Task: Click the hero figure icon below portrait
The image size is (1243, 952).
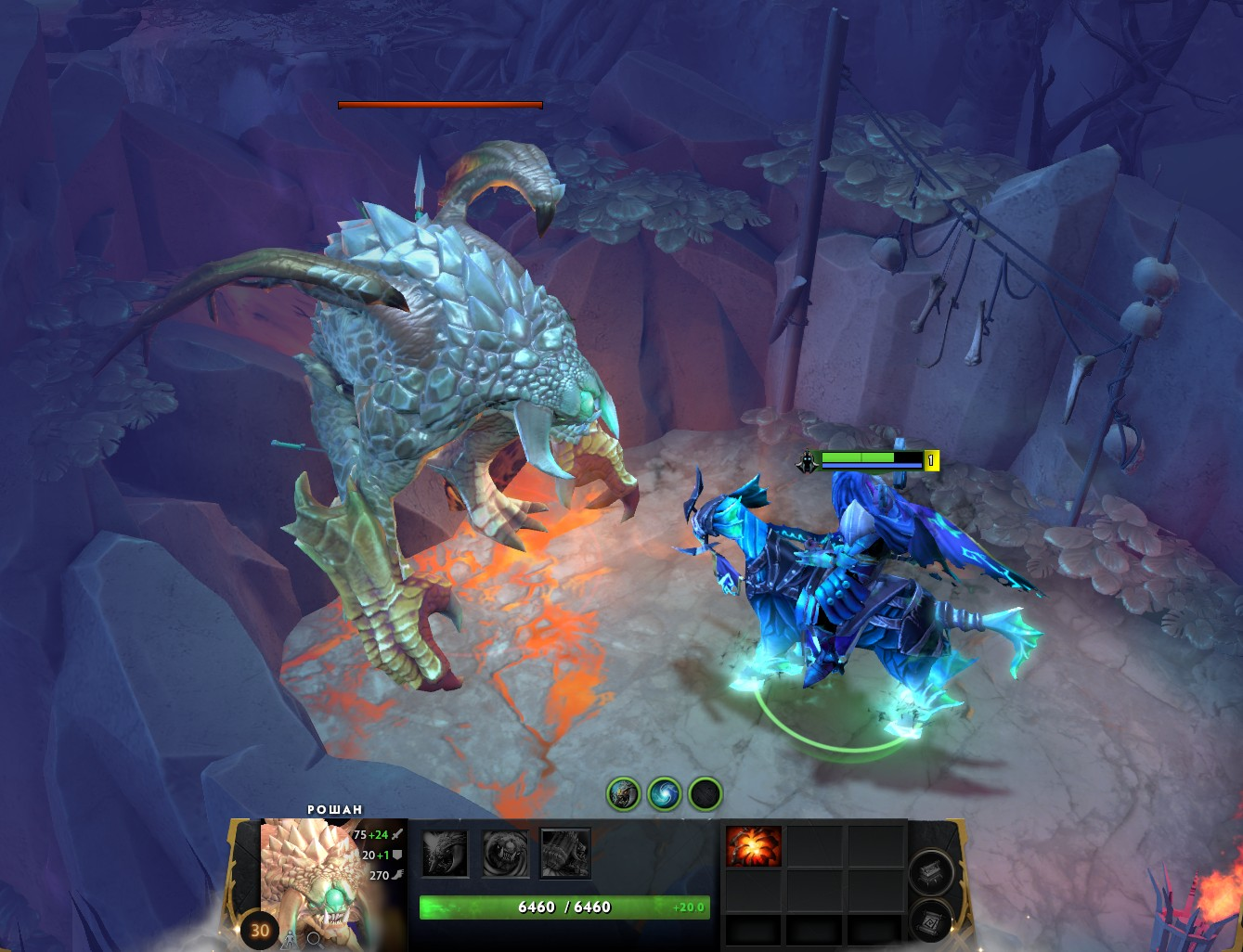Action: click(291, 936)
